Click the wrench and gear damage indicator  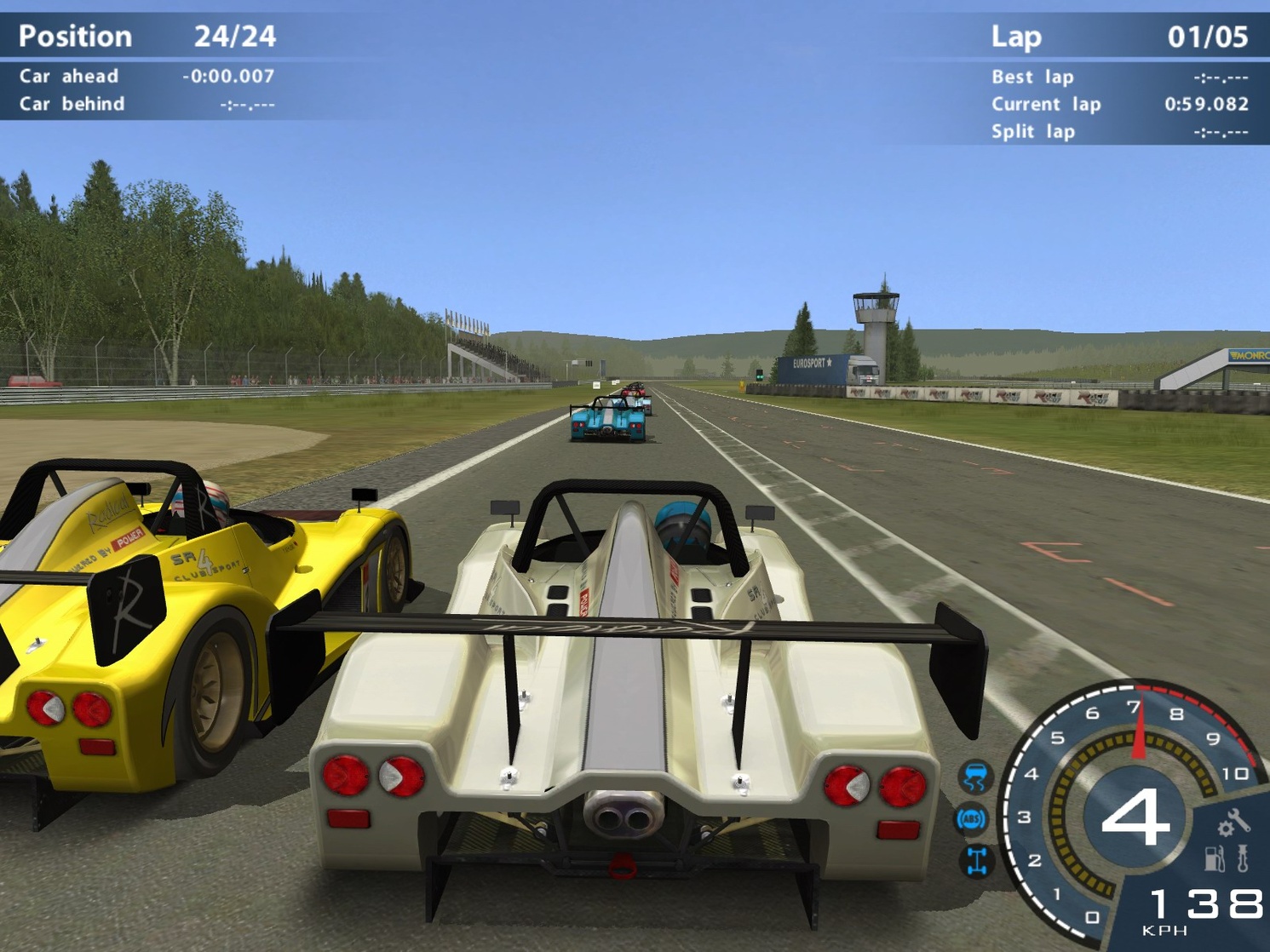(1225, 822)
